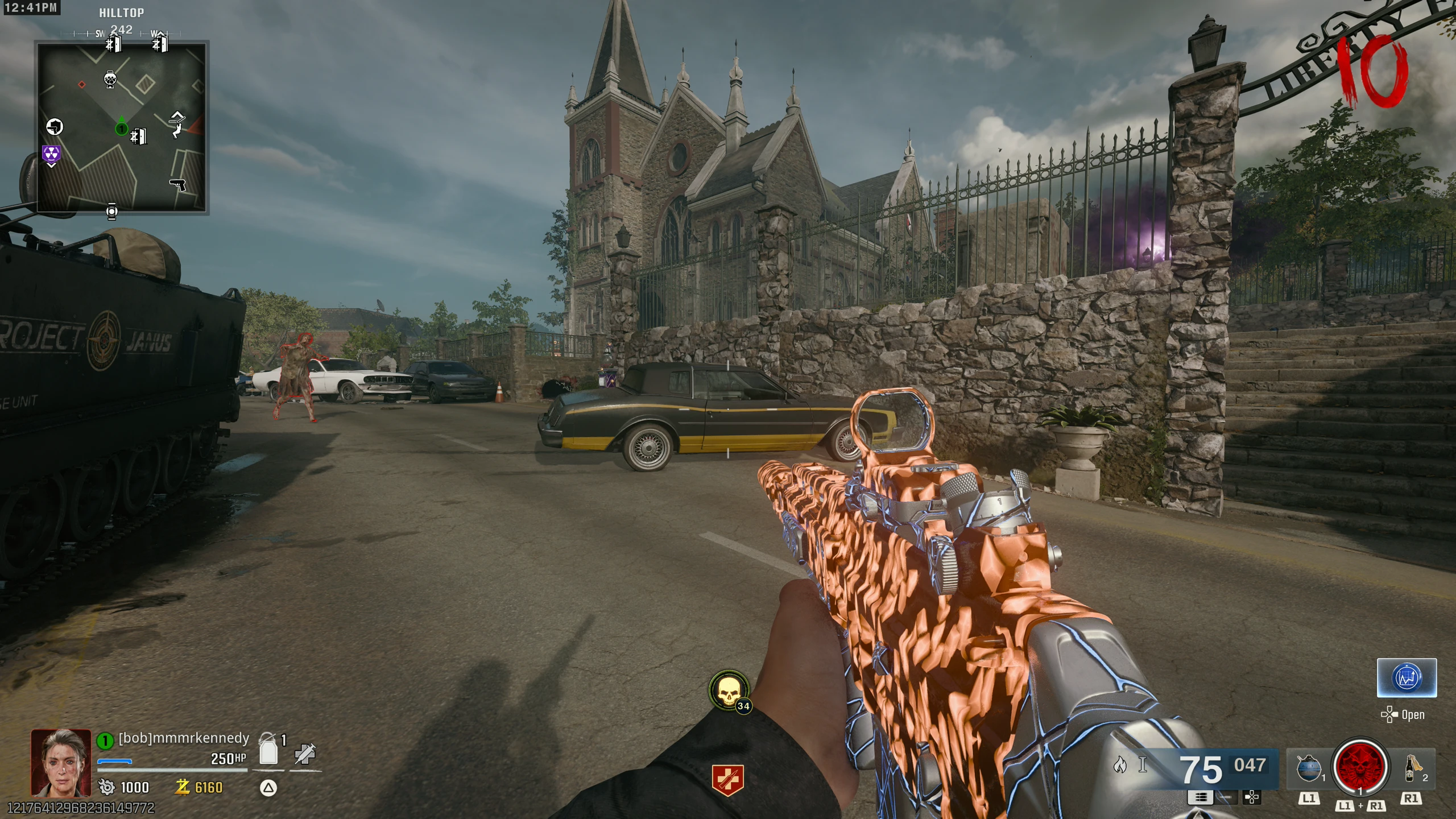Click the Hilltop minimap
This screenshot has height=819, width=1456.
122,127
